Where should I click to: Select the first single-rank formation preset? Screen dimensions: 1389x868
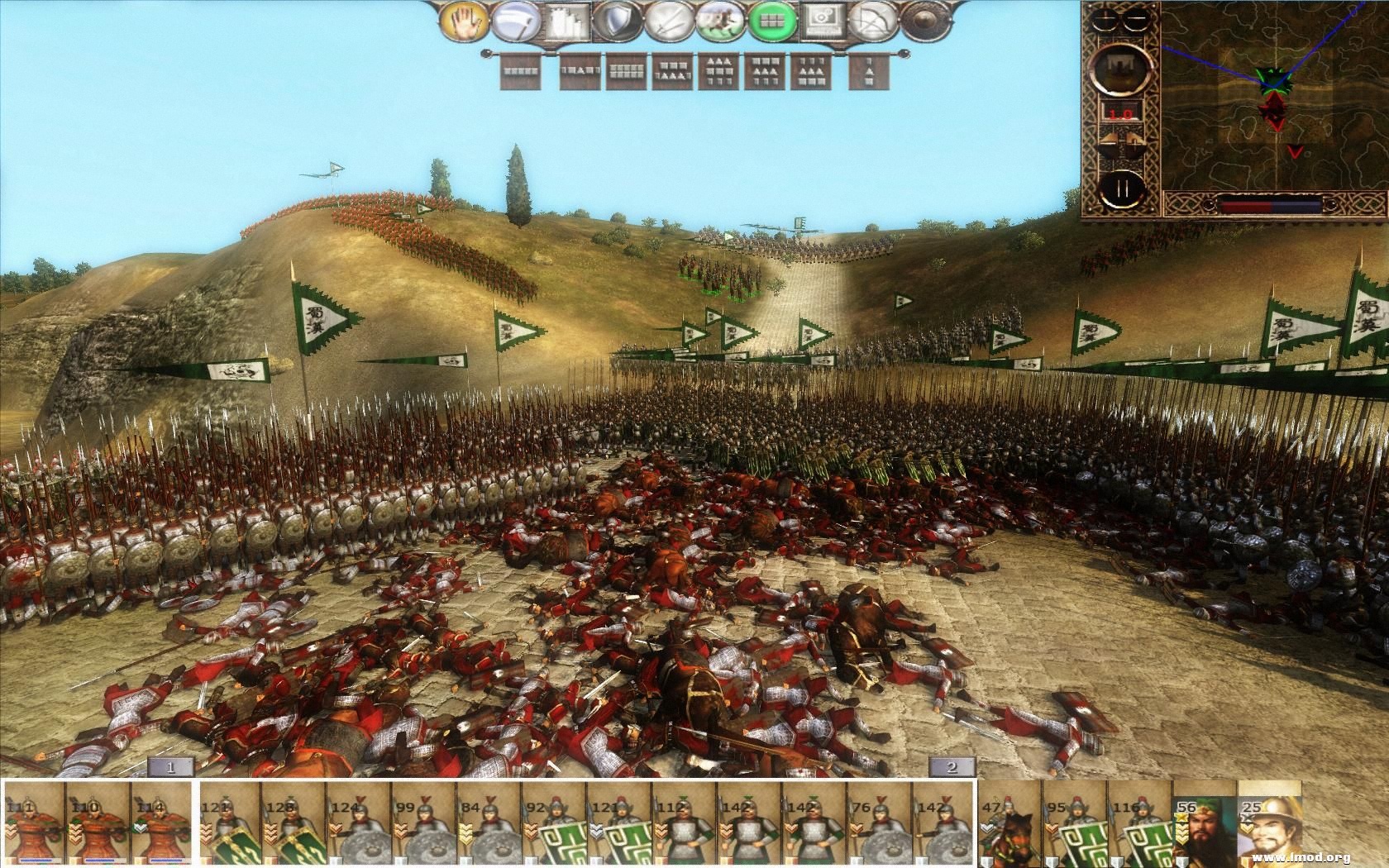coord(519,69)
